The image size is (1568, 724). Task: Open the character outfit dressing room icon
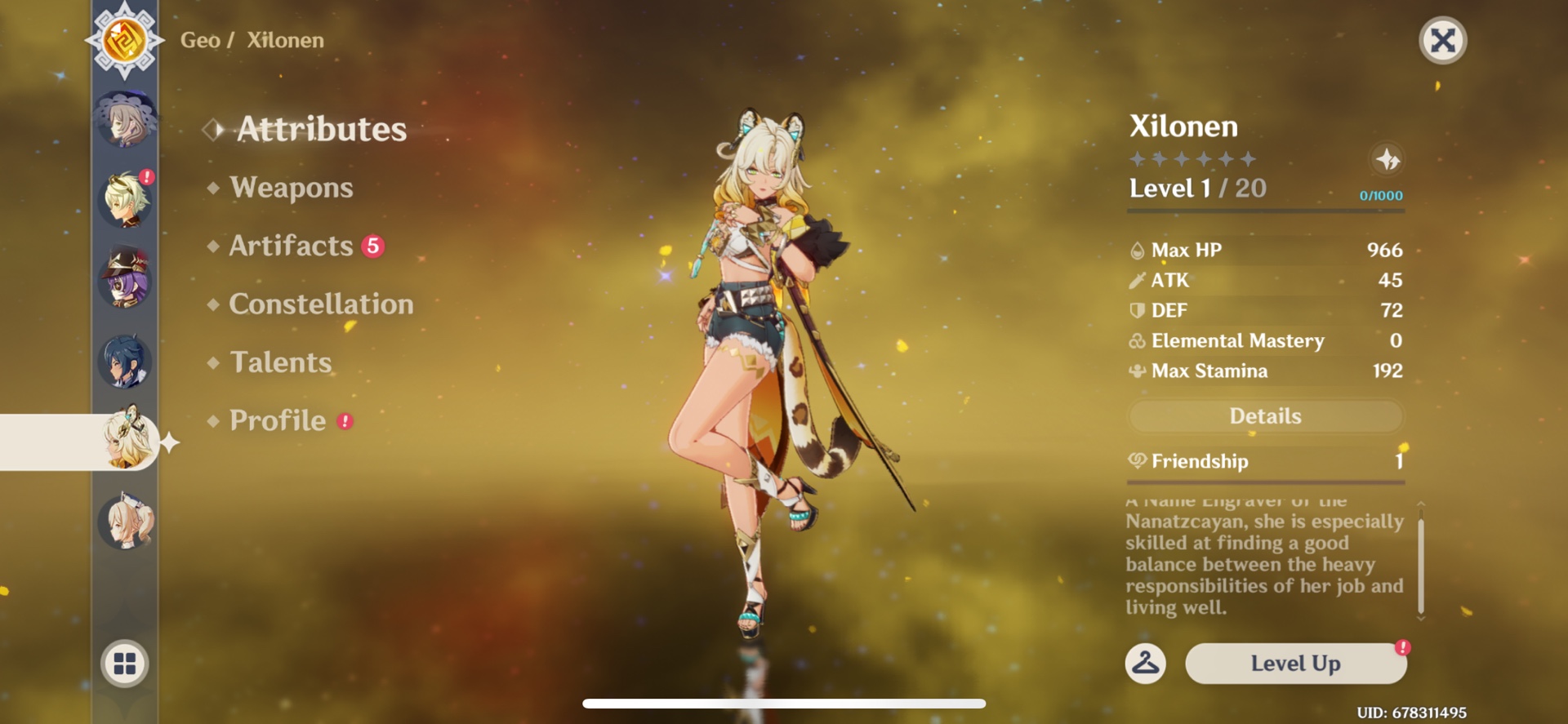(x=1147, y=664)
